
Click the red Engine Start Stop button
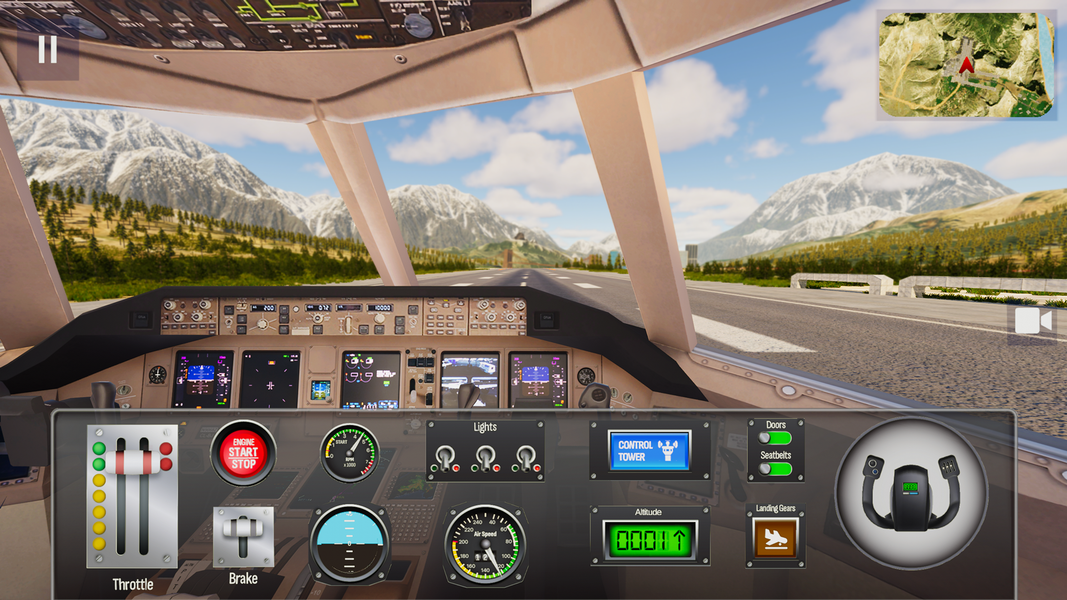[243, 452]
